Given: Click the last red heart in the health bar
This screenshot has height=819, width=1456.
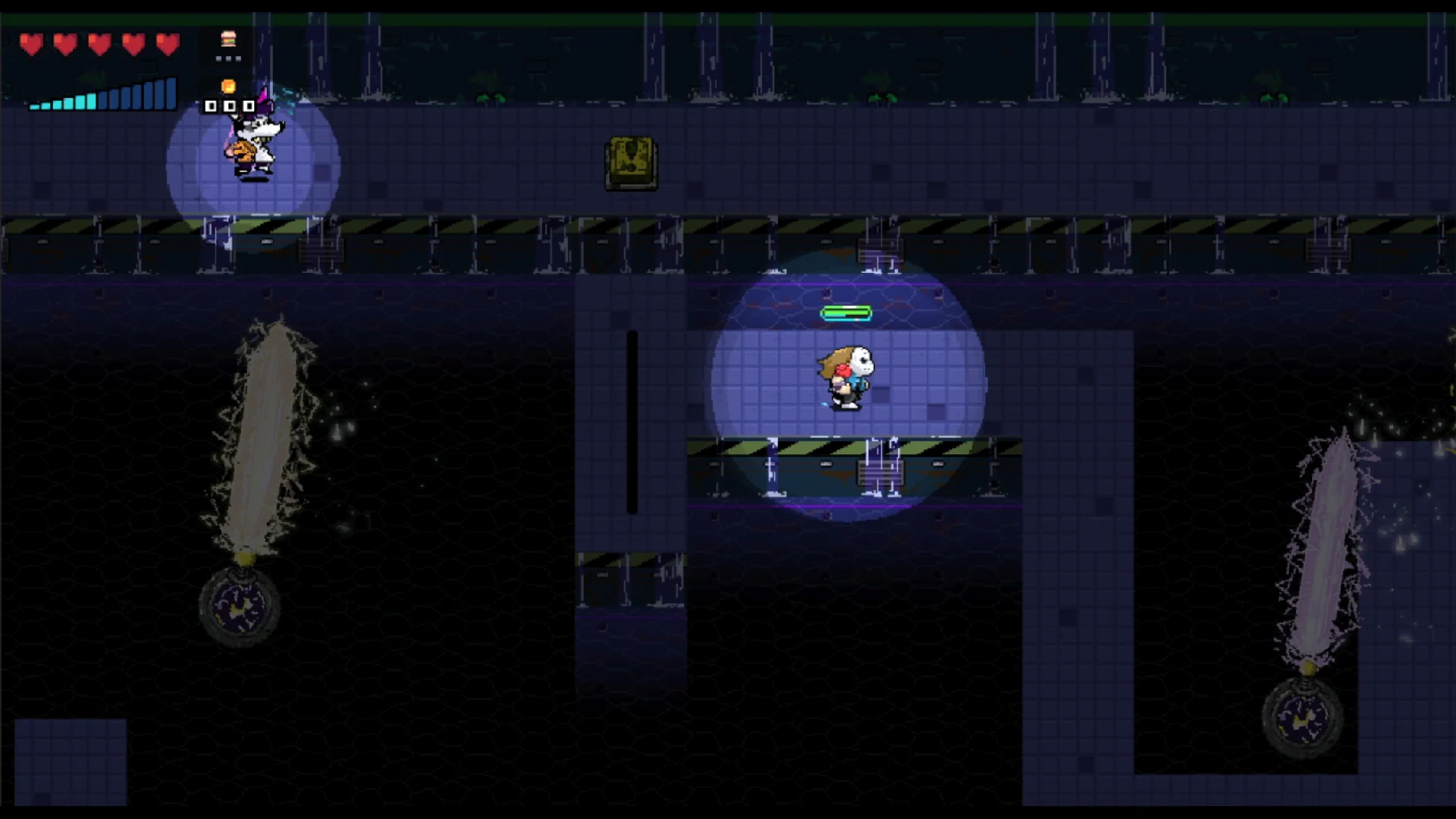Looking at the screenshot, I should 166,44.
